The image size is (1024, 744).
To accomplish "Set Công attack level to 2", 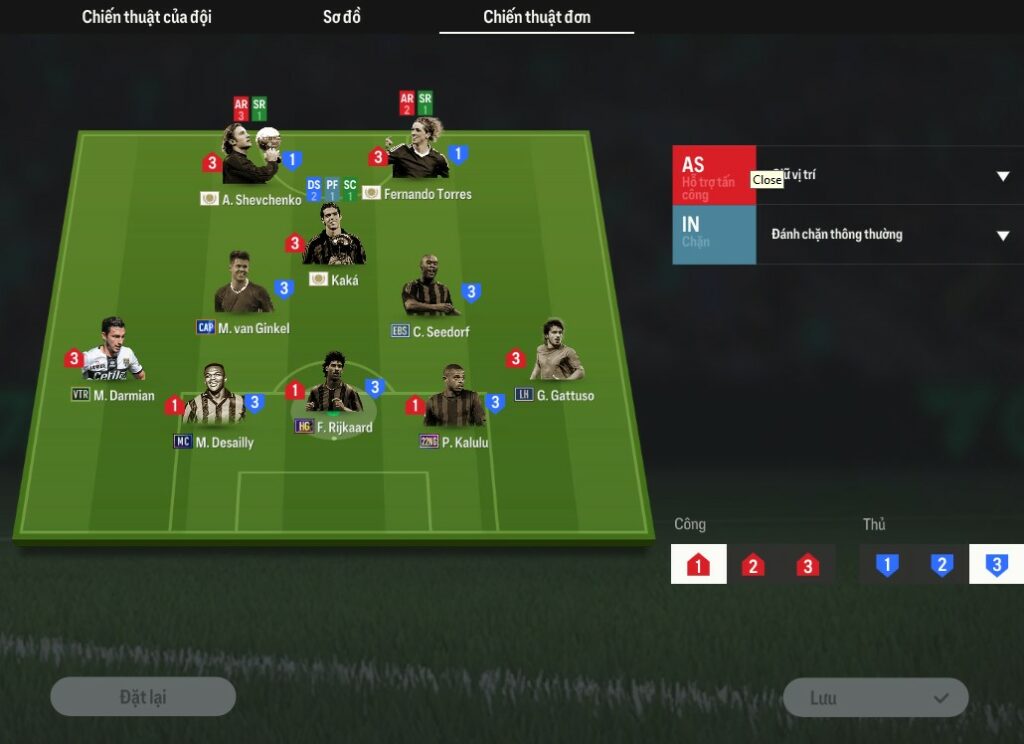I will pos(753,565).
